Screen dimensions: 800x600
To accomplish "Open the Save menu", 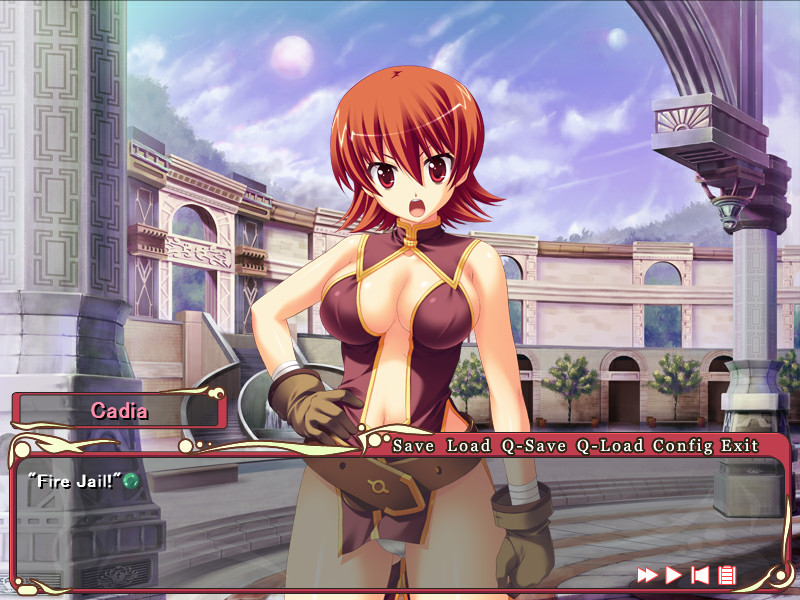I will [412, 445].
